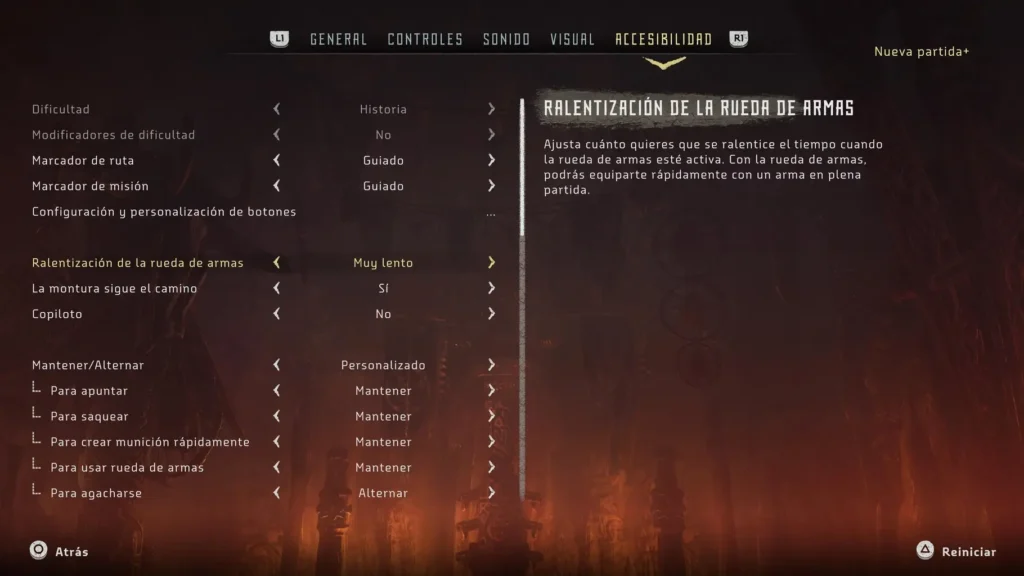
Task: Toggle La montura sigue el camino right arrow
Action: pos(491,289)
